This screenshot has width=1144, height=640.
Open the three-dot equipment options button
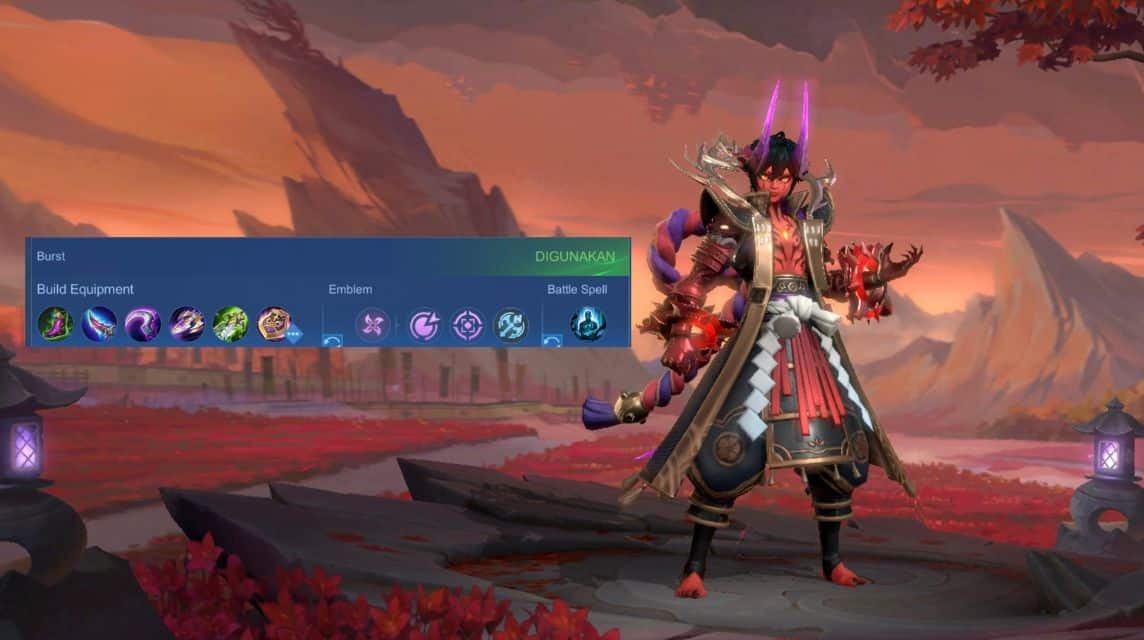[293, 335]
